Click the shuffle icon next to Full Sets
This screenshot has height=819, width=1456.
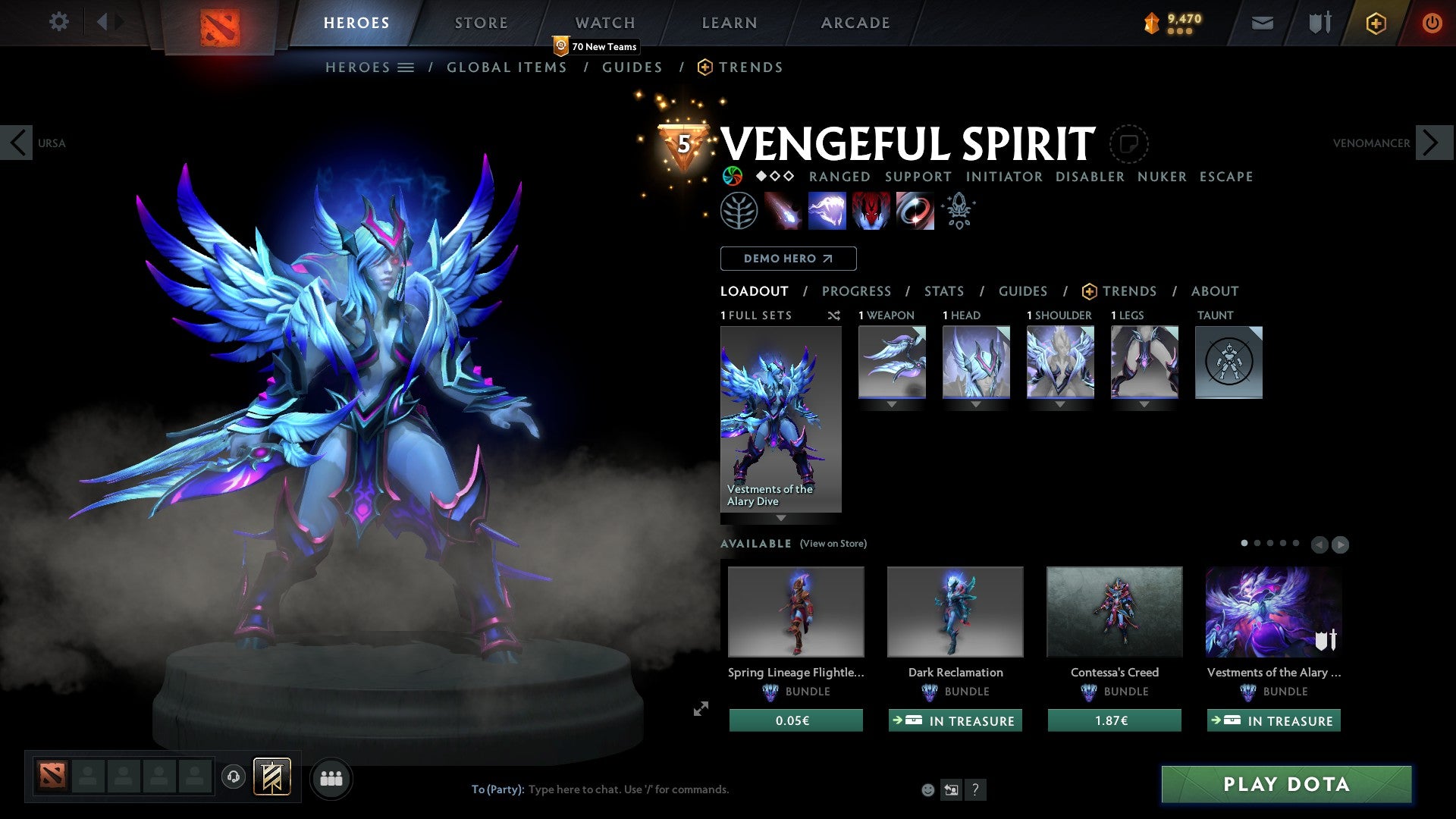834,315
